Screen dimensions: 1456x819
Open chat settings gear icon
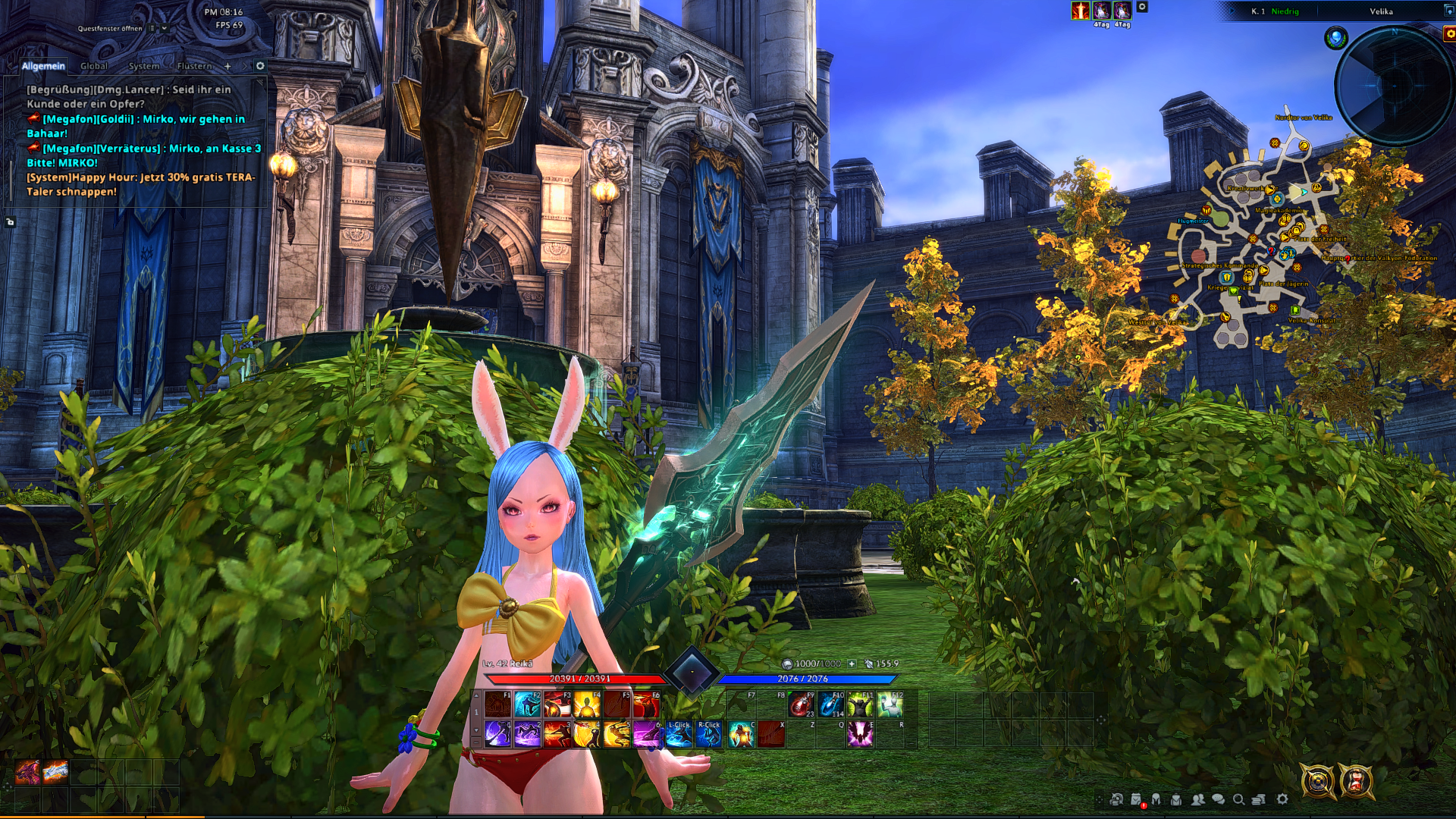(x=260, y=66)
